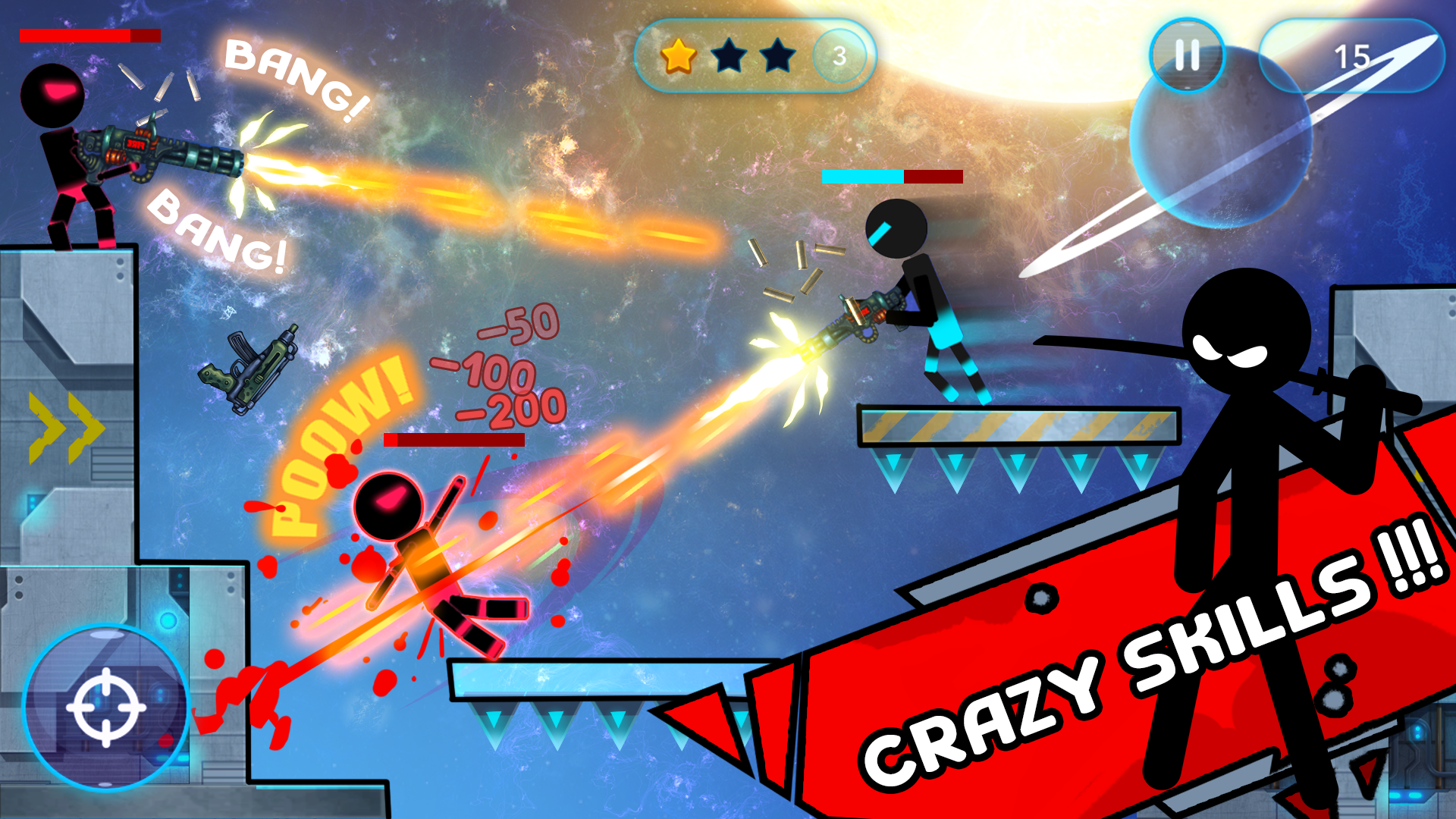The image size is (1456, 819).
Task: Click the second dark star icon
Action: (x=728, y=53)
